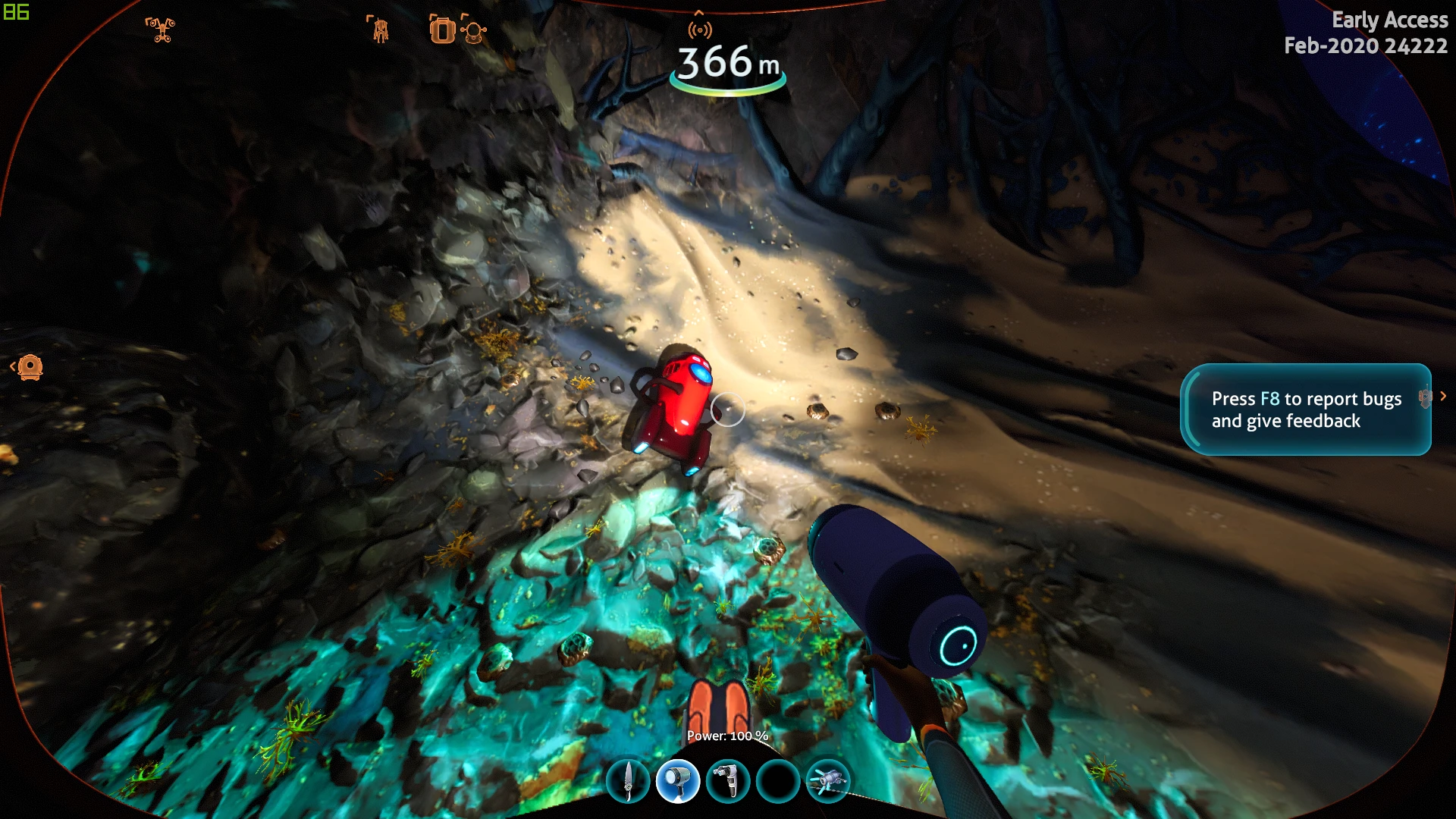Click the backpack-shaped ping marker
1456x819 pixels.
click(441, 30)
